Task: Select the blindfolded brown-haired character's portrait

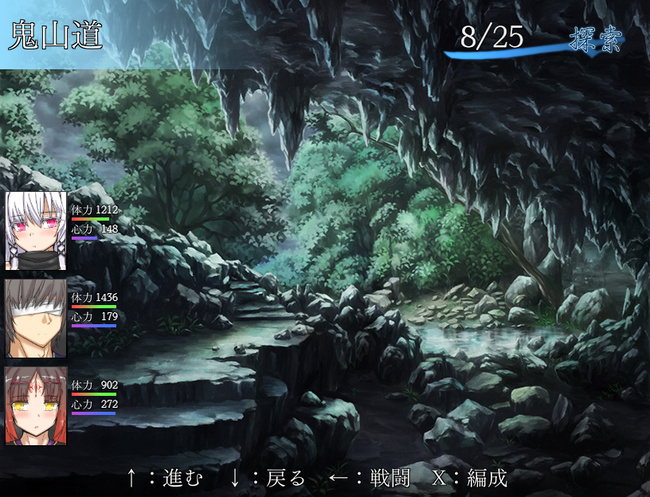Action: 35,318
